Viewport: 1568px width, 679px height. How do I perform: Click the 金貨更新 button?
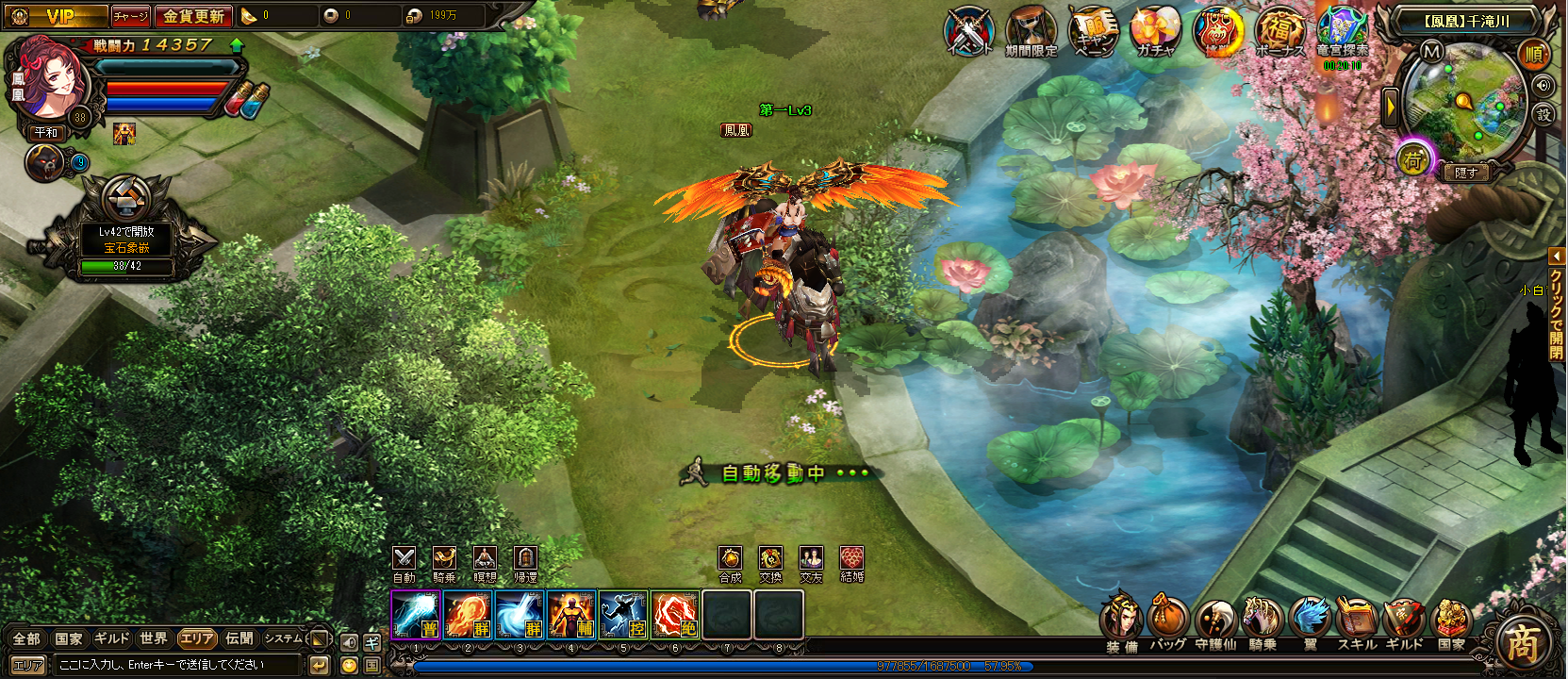pos(193,16)
